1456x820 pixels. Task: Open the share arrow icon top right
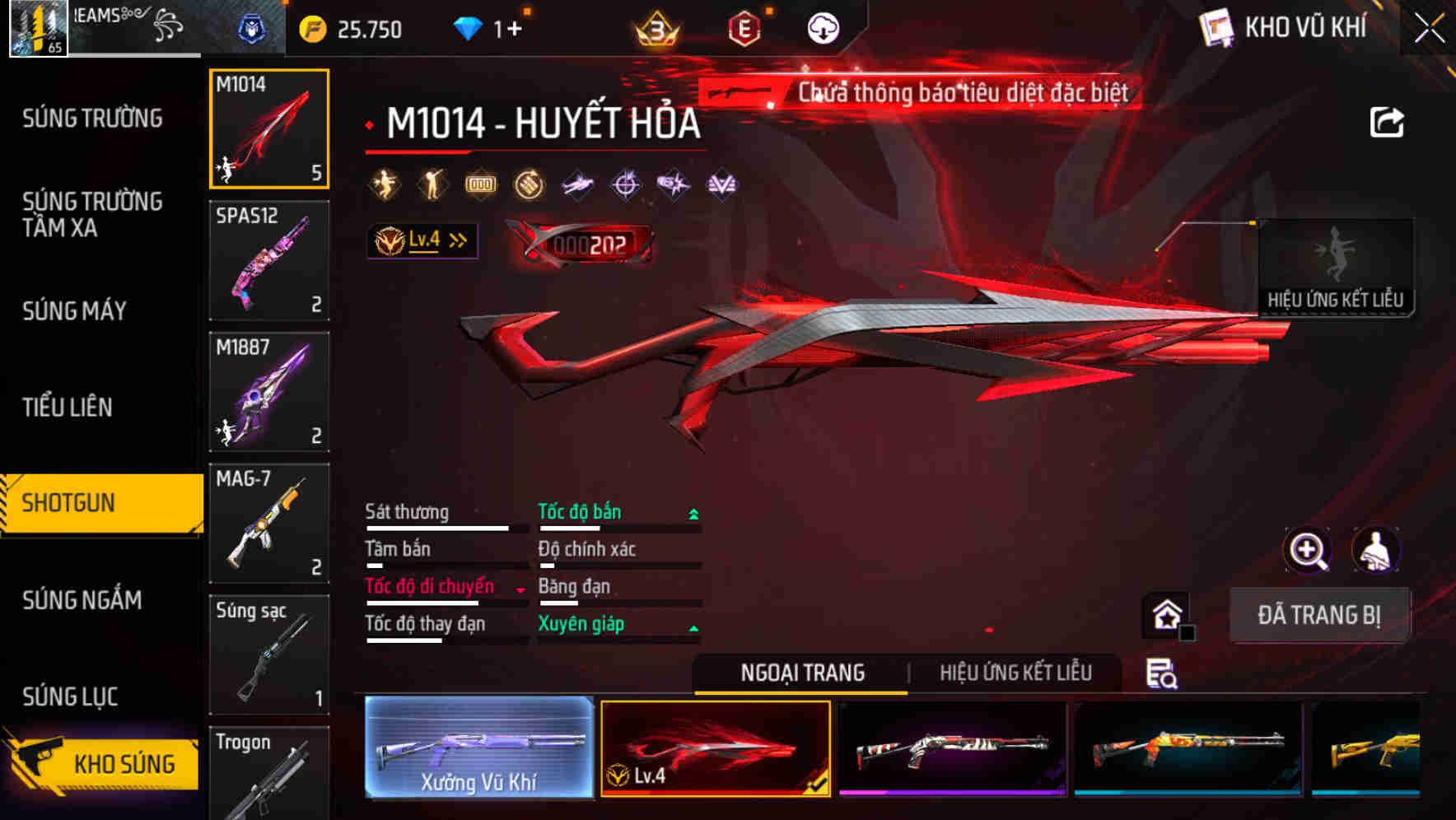[x=1388, y=122]
